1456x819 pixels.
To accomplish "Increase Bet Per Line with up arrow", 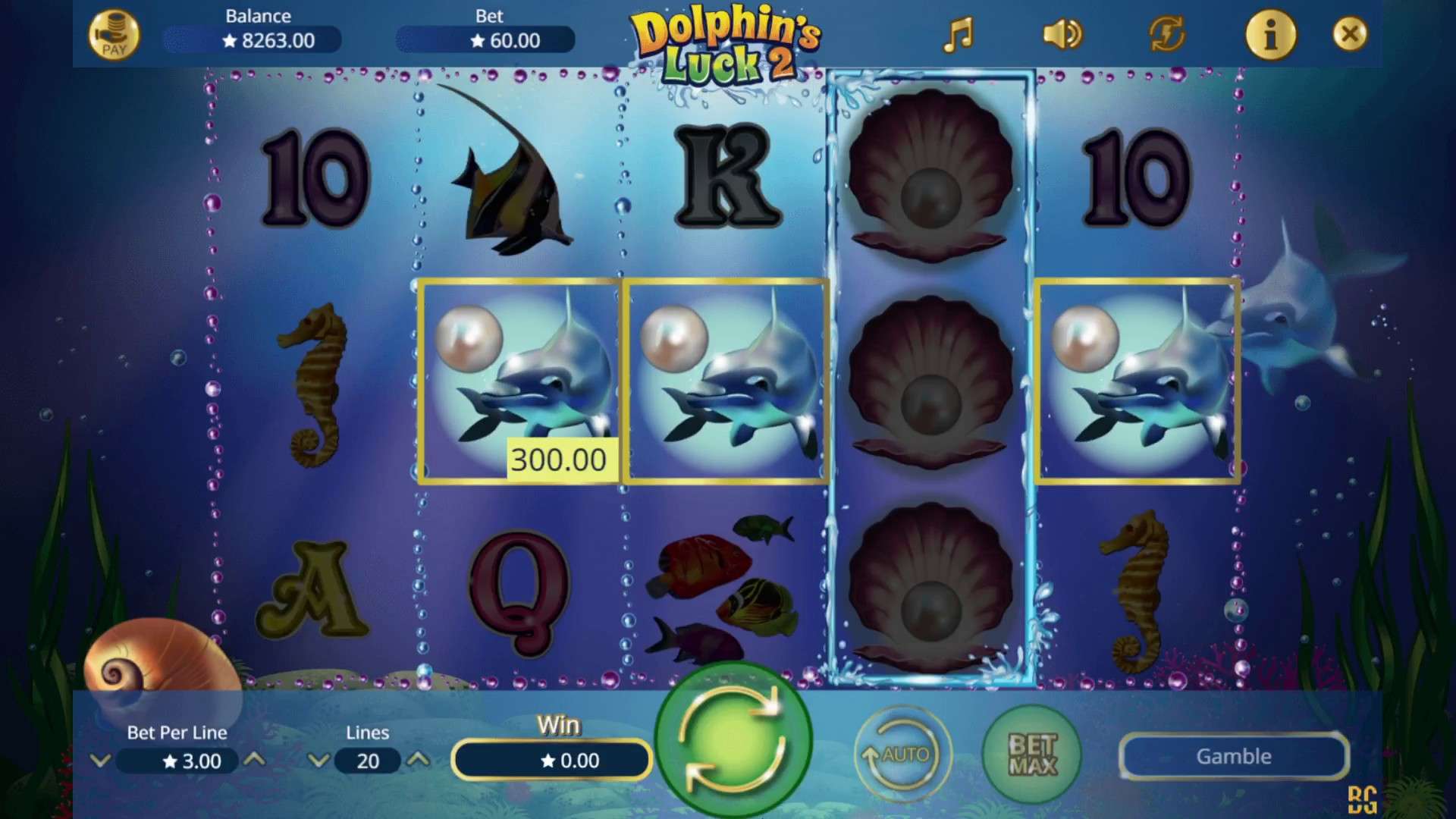I will [256, 760].
